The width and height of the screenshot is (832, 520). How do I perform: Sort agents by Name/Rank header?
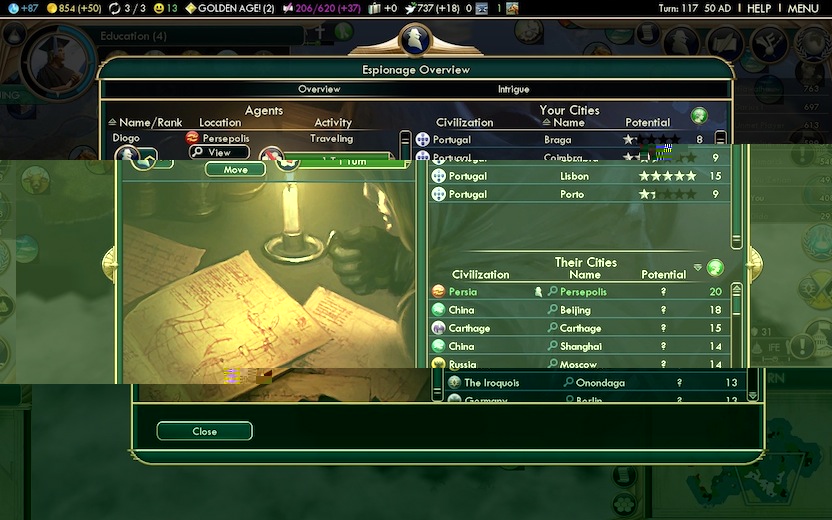150,122
